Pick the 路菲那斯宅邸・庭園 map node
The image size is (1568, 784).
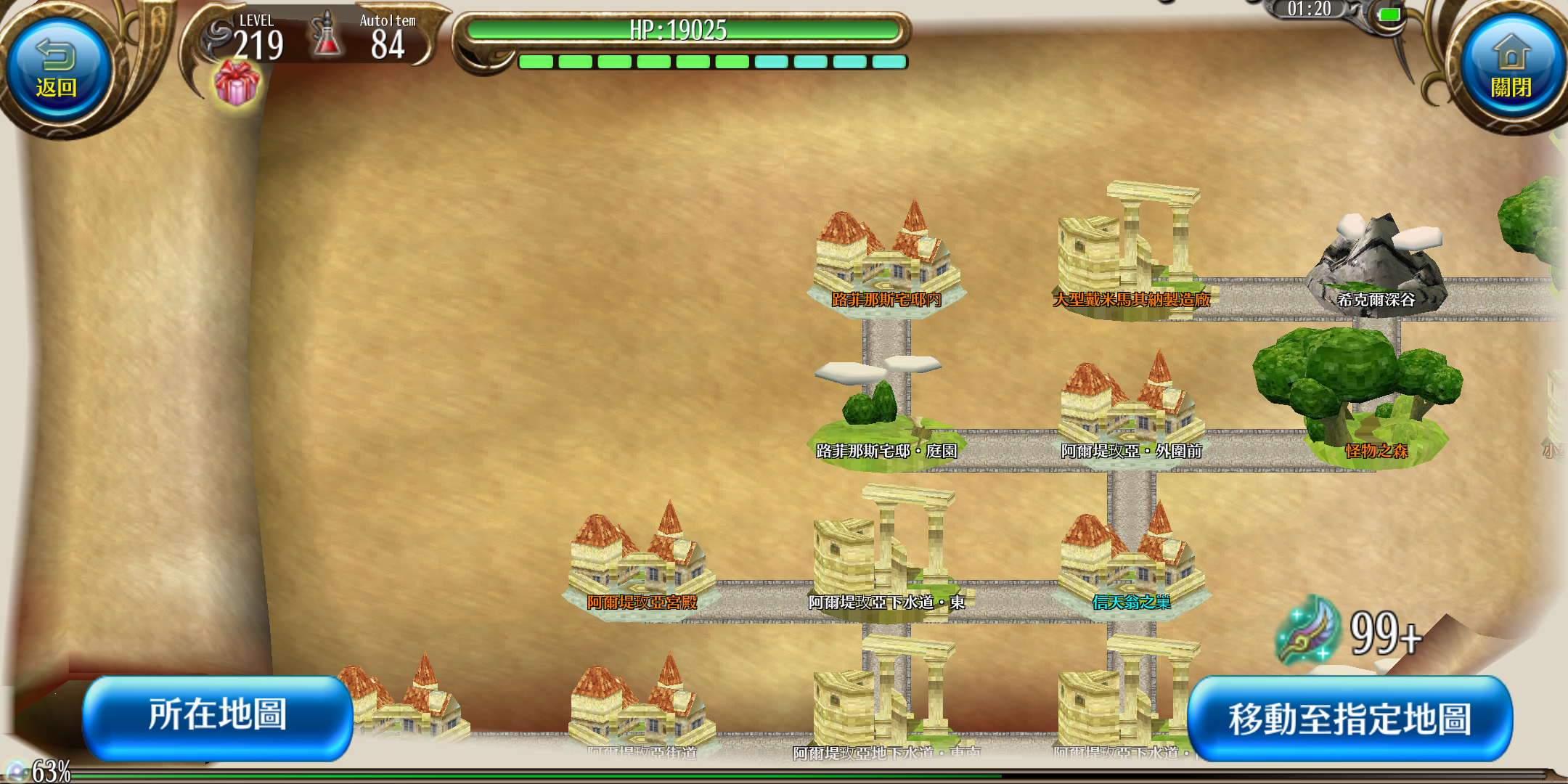[x=886, y=414]
